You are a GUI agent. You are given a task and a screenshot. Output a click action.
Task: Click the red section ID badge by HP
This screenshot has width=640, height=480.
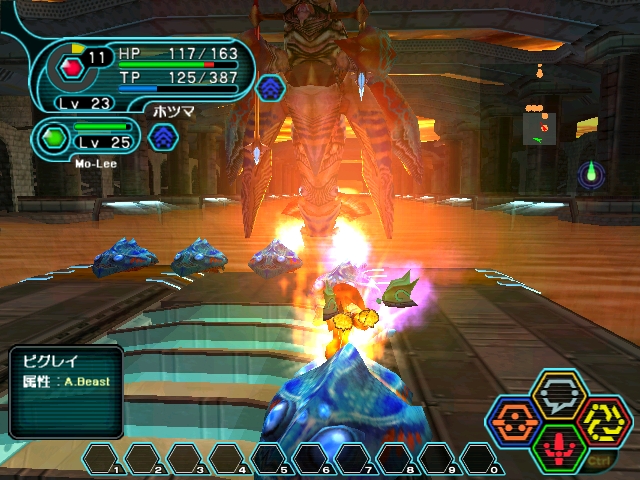(71, 68)
